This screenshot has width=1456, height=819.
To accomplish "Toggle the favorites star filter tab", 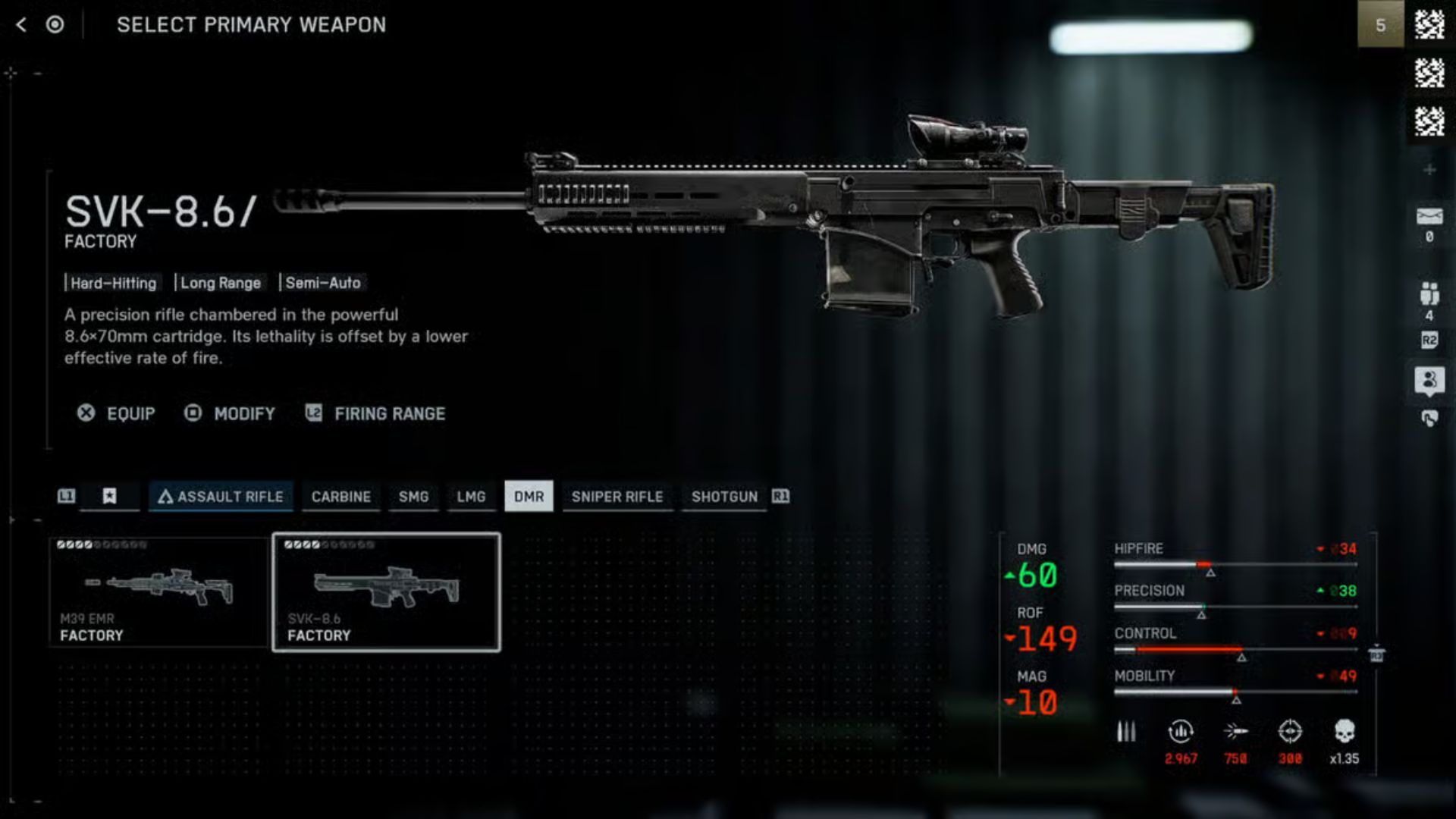I will coord(109,497).
